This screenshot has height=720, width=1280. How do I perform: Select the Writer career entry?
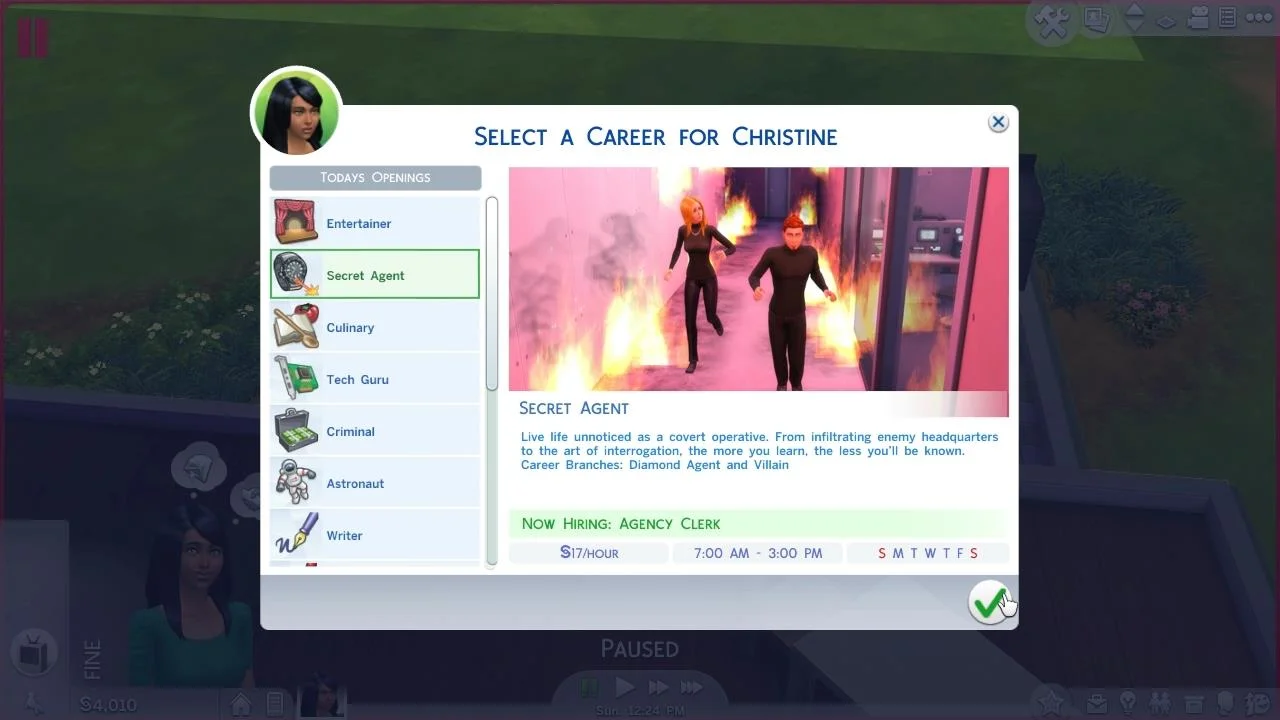pos(375,535)
